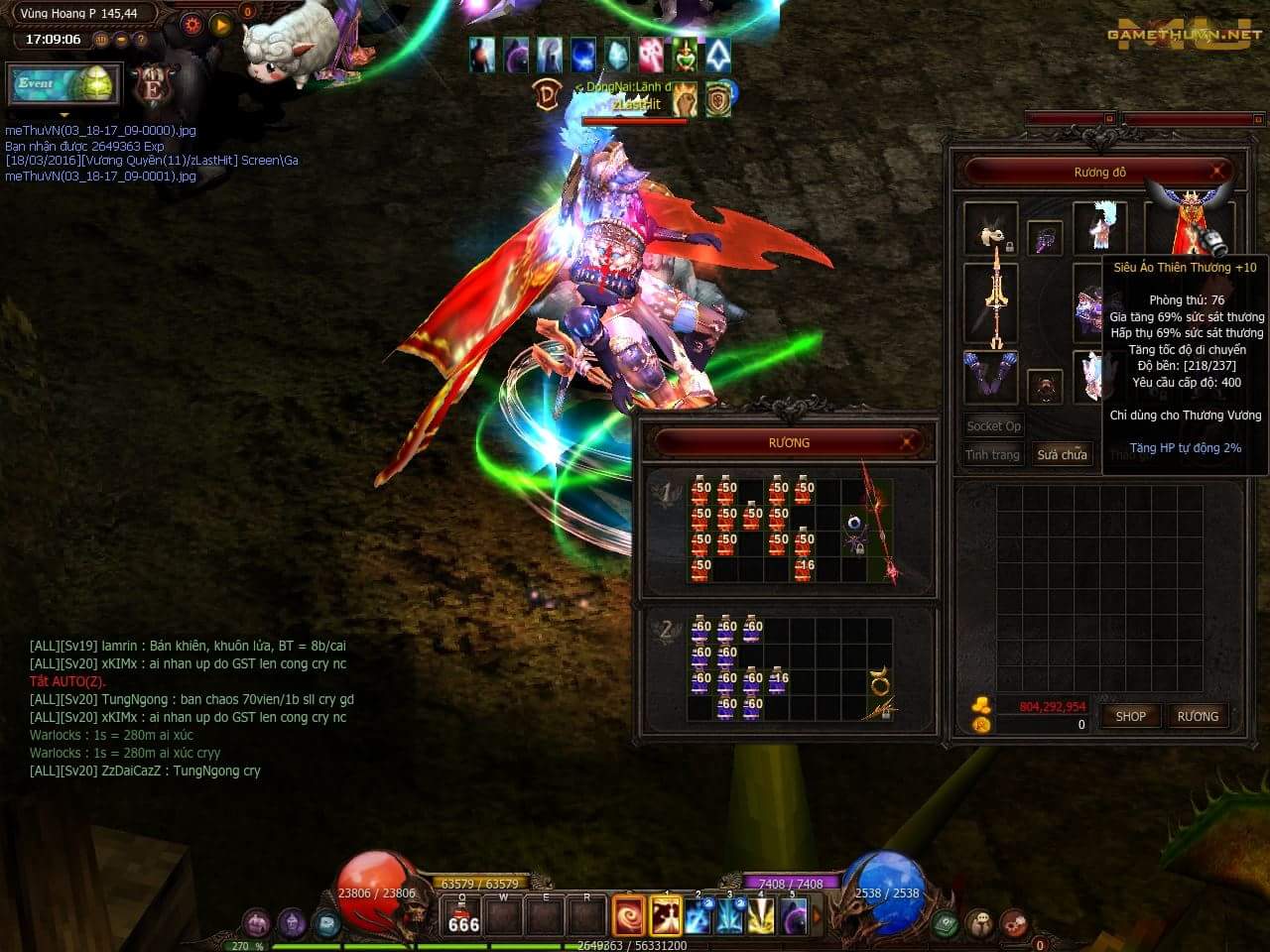The image size is (1270, 952).
Task: Open the red gear settings button
Action: 192,25
